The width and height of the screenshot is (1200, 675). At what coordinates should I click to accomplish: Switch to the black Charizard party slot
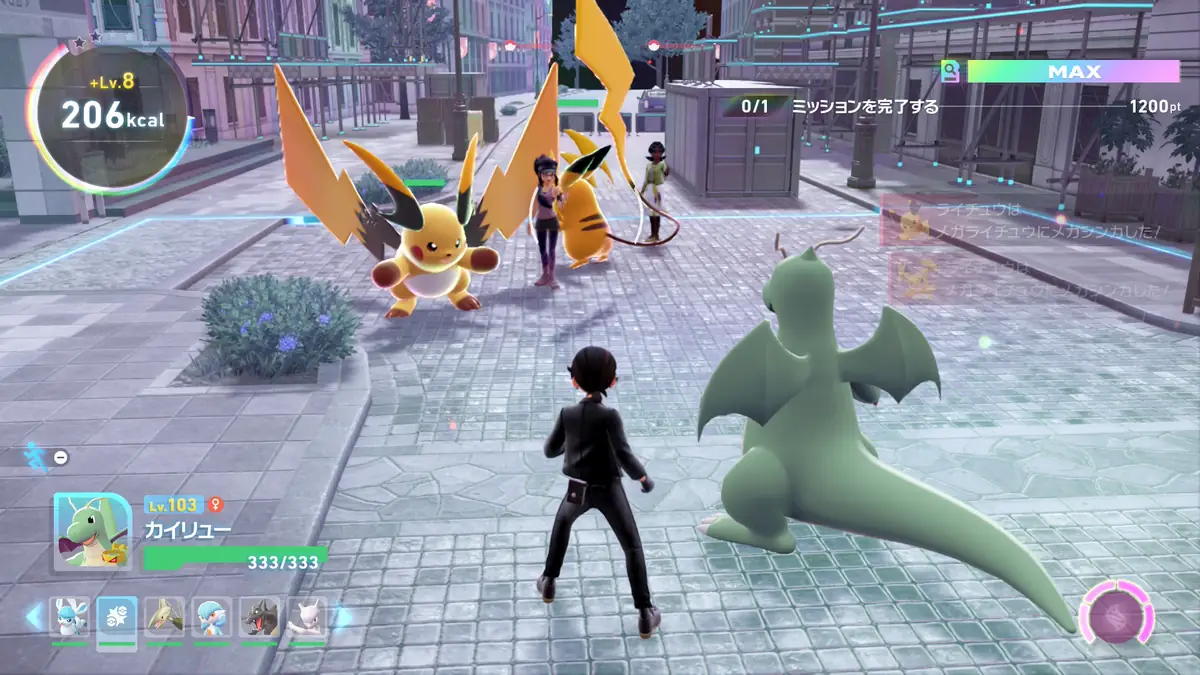[259, 618]
